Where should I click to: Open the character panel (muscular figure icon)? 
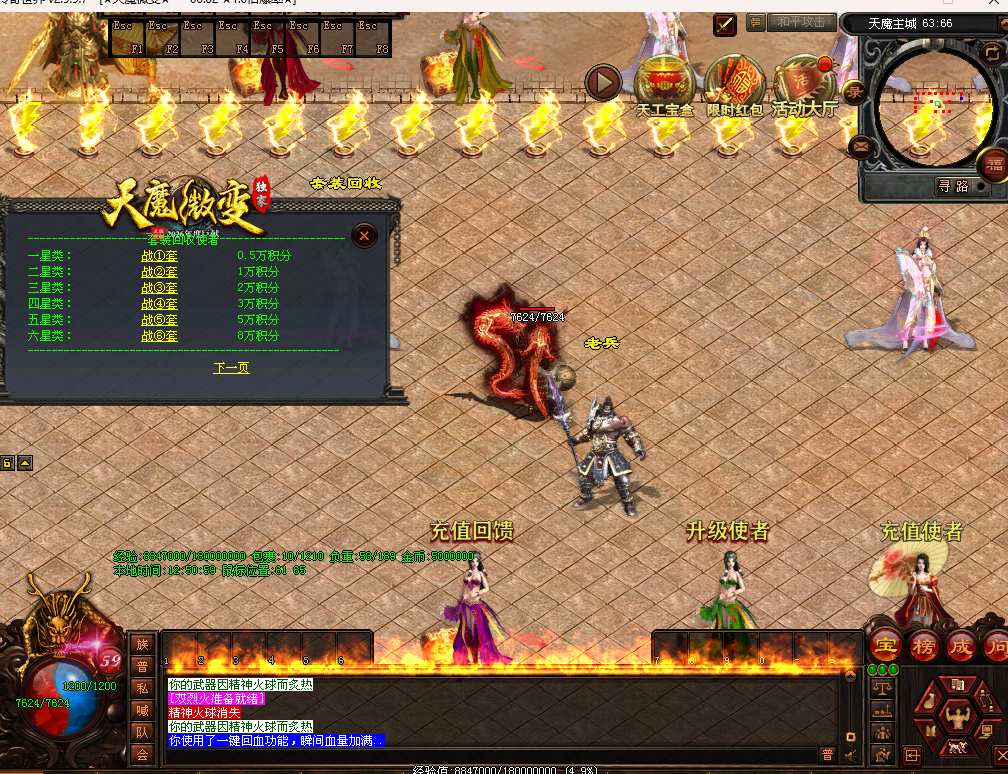pos(956,716)
